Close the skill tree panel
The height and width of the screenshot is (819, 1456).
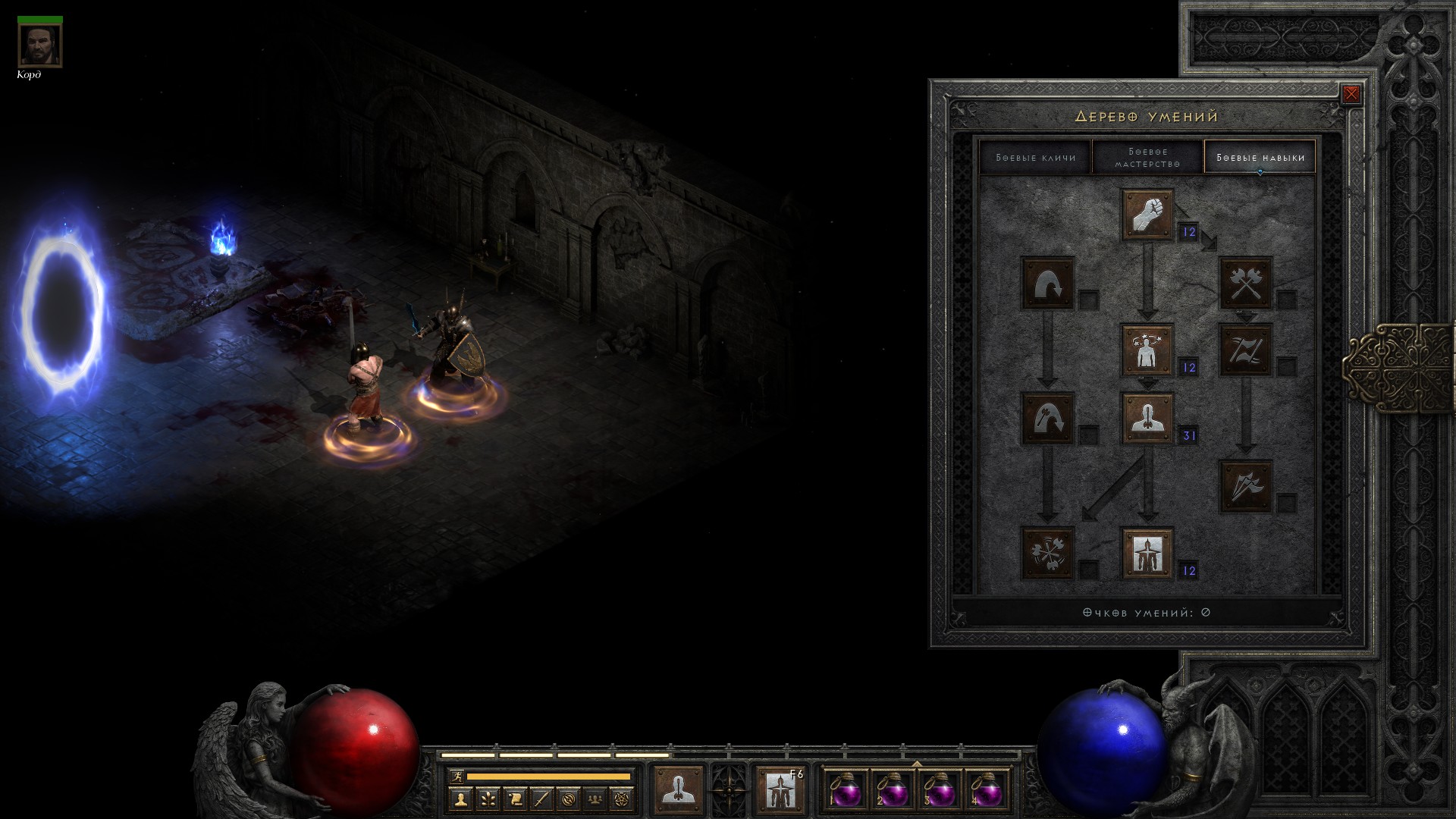1351,94
